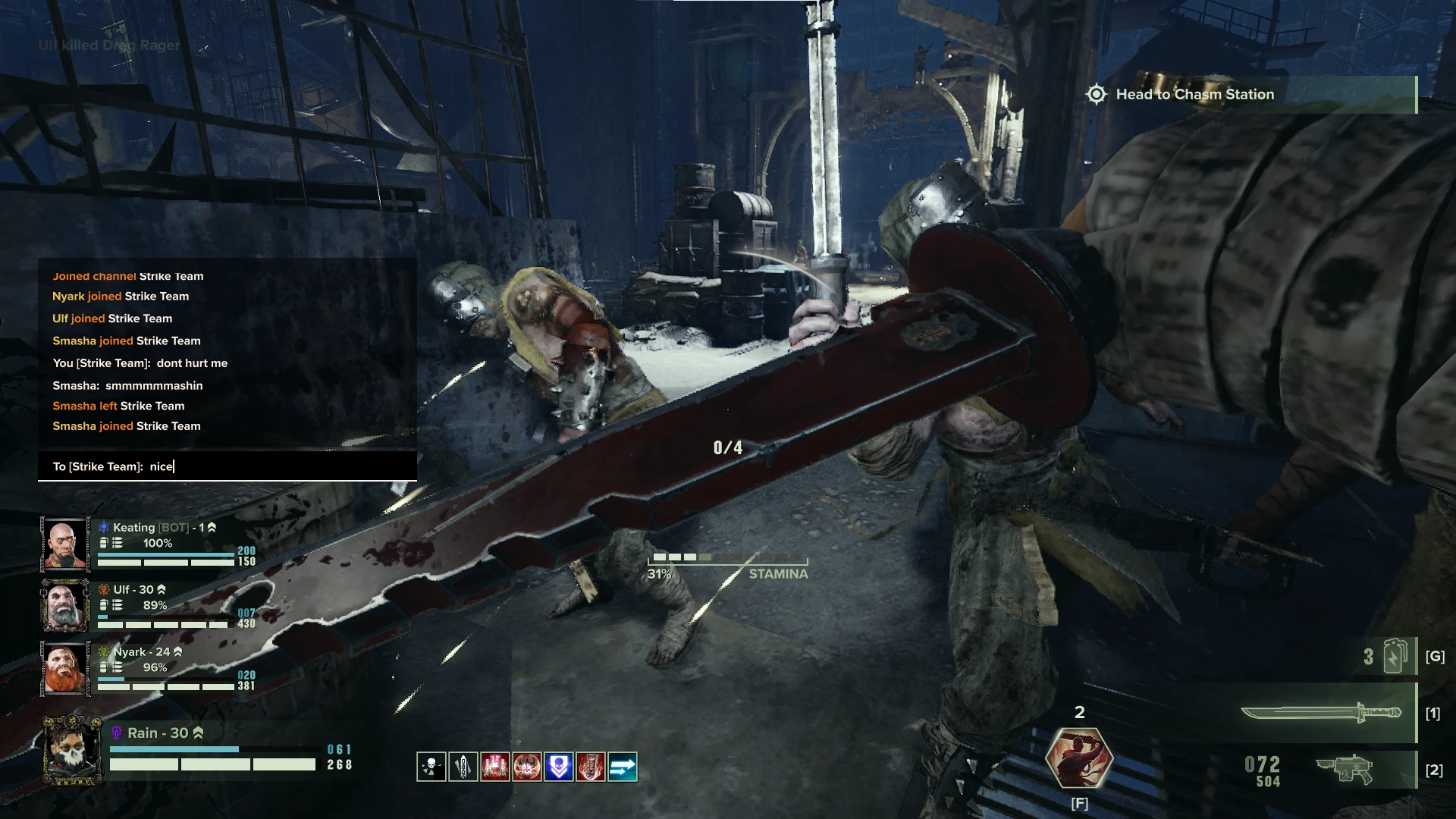Image resolution: width=1456 pixels, height=819 pixels.
Task: Click the three glowing figures buff icon
Action: tap(494, 767)
